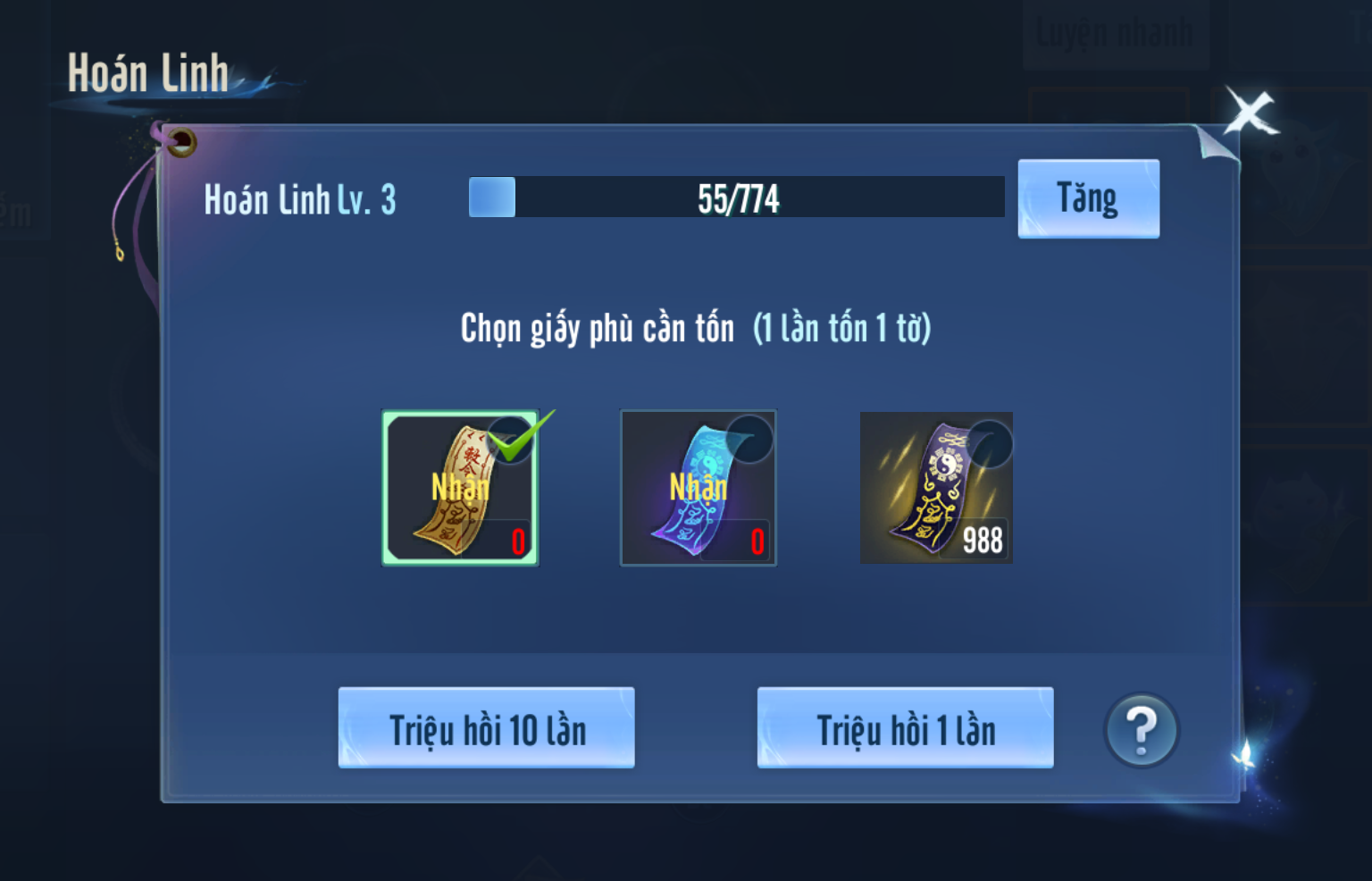Screen dimensions: 1372x881
Task: Close the Hoán Linh dialog
Action: [x=1250, y=113]
